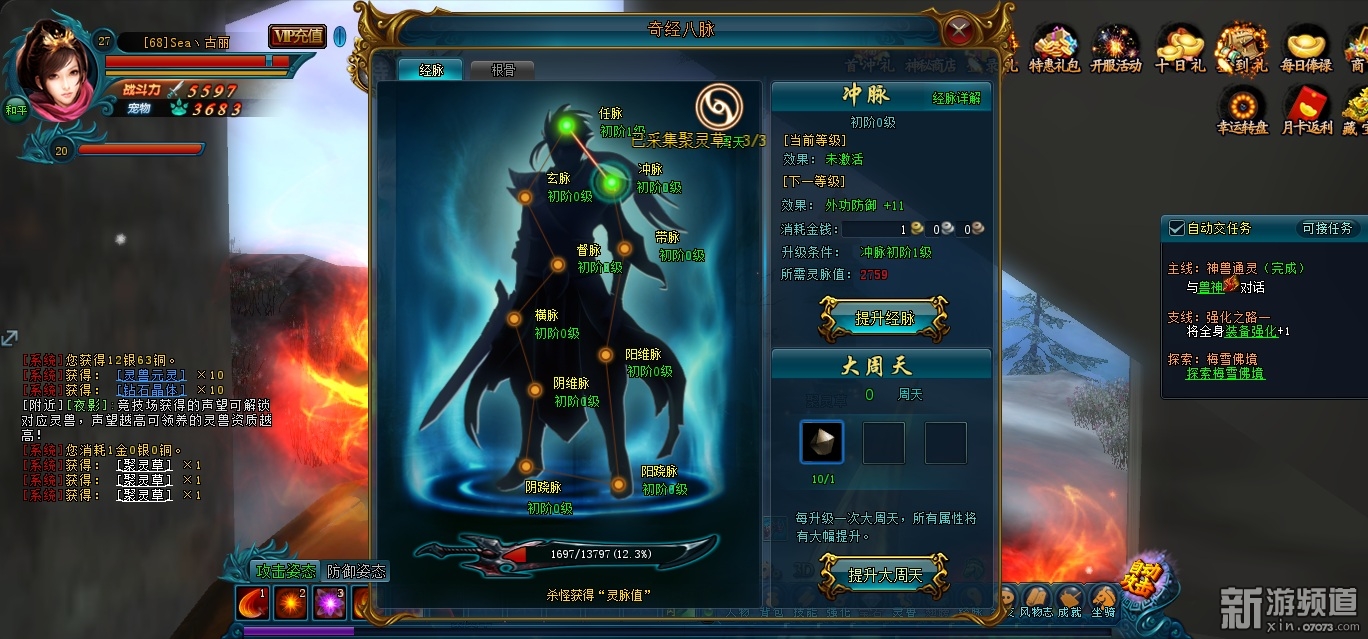
Task: Claim the 每日俸禄 daily salary
Action: click(1306, 50)
